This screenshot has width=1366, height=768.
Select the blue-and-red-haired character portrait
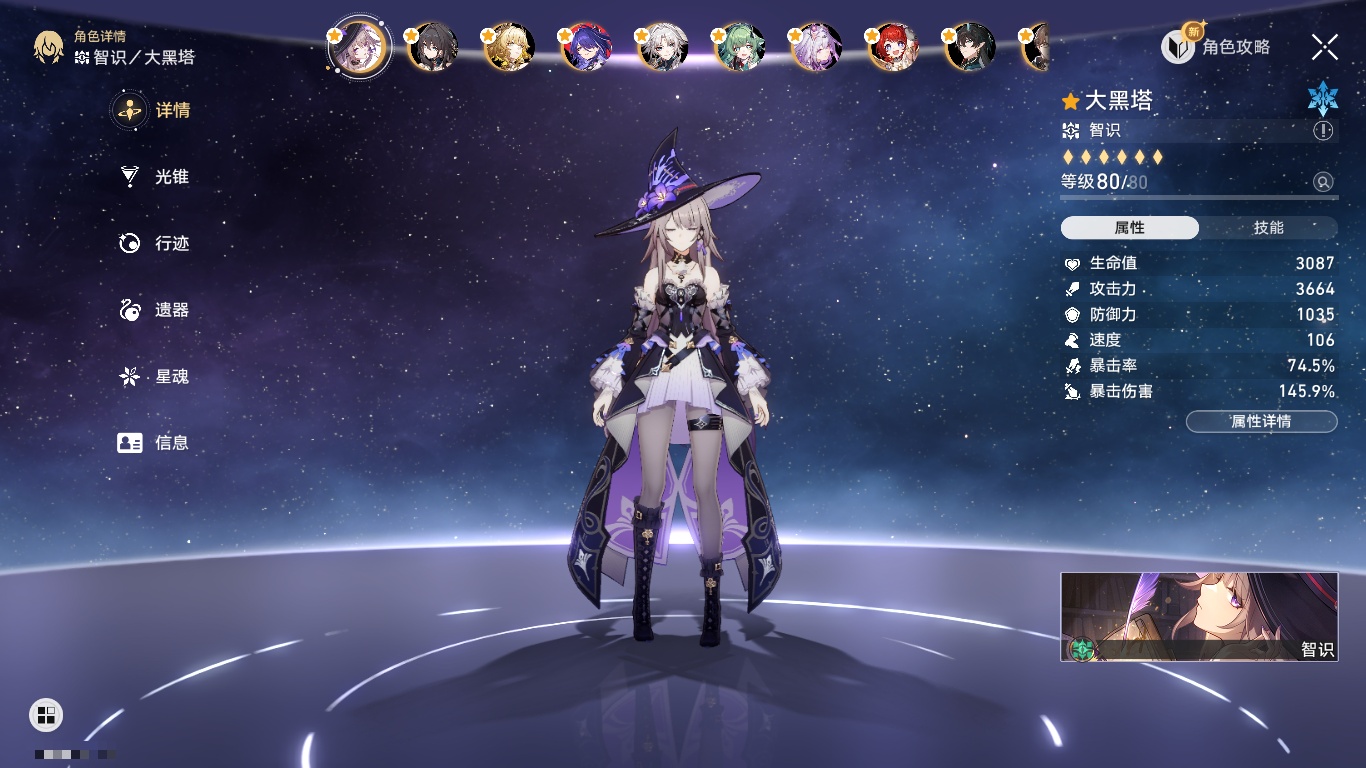coord(587,47)
